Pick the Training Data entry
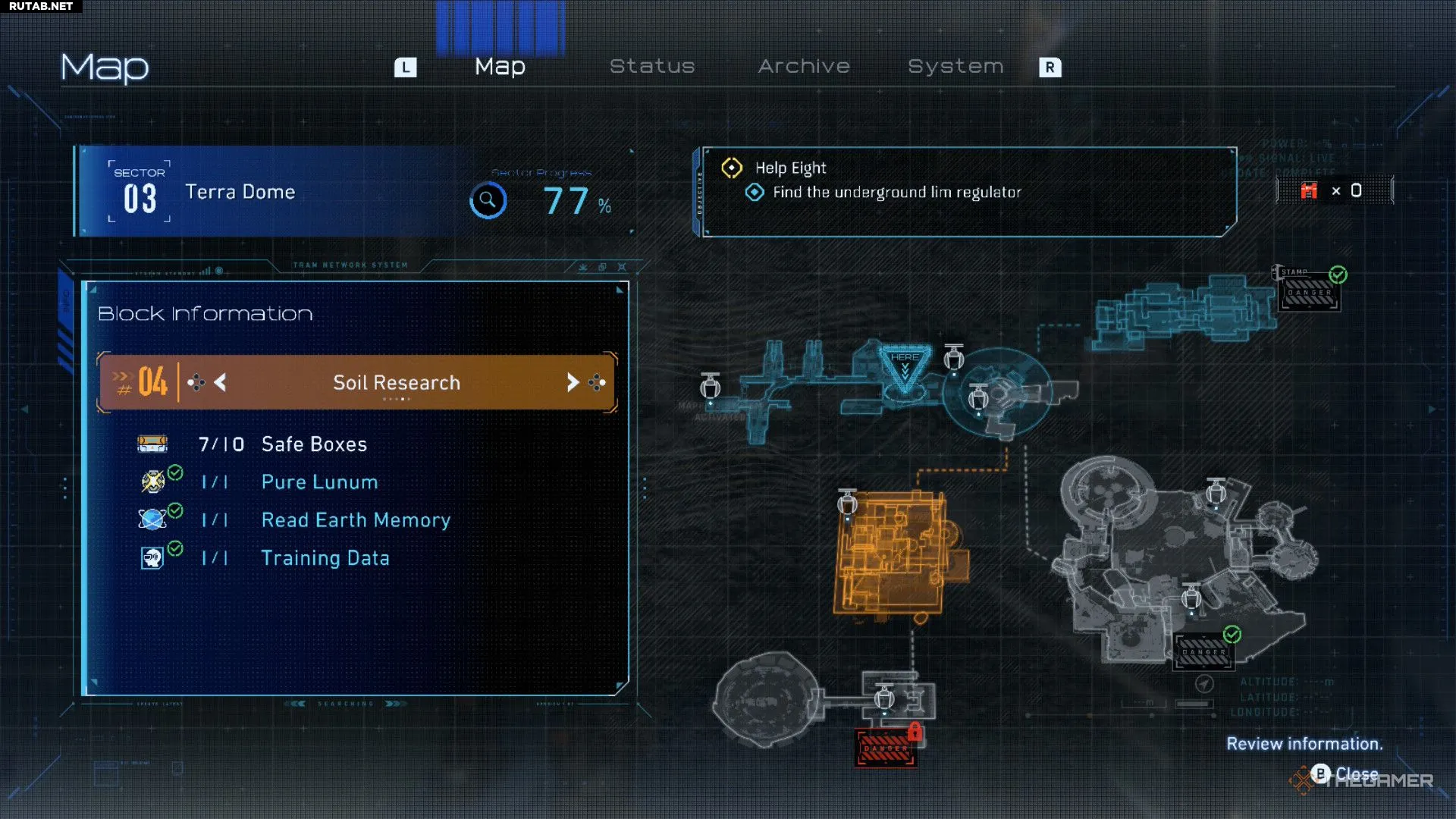 325,558
